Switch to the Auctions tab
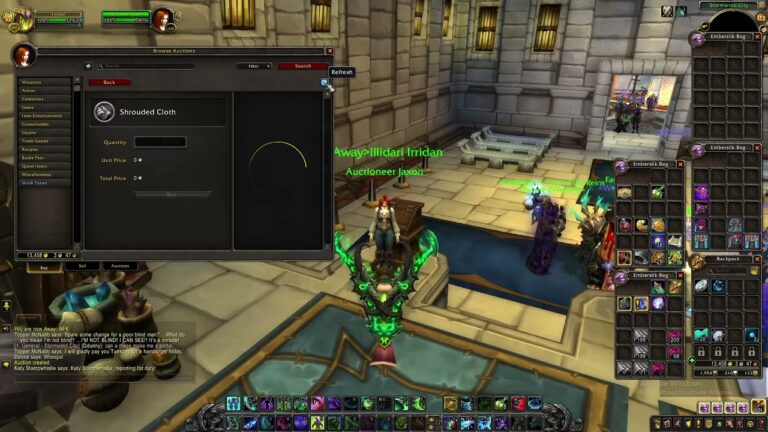The width and height of the screenshot is (768, 432). click(x=120, y=266)
